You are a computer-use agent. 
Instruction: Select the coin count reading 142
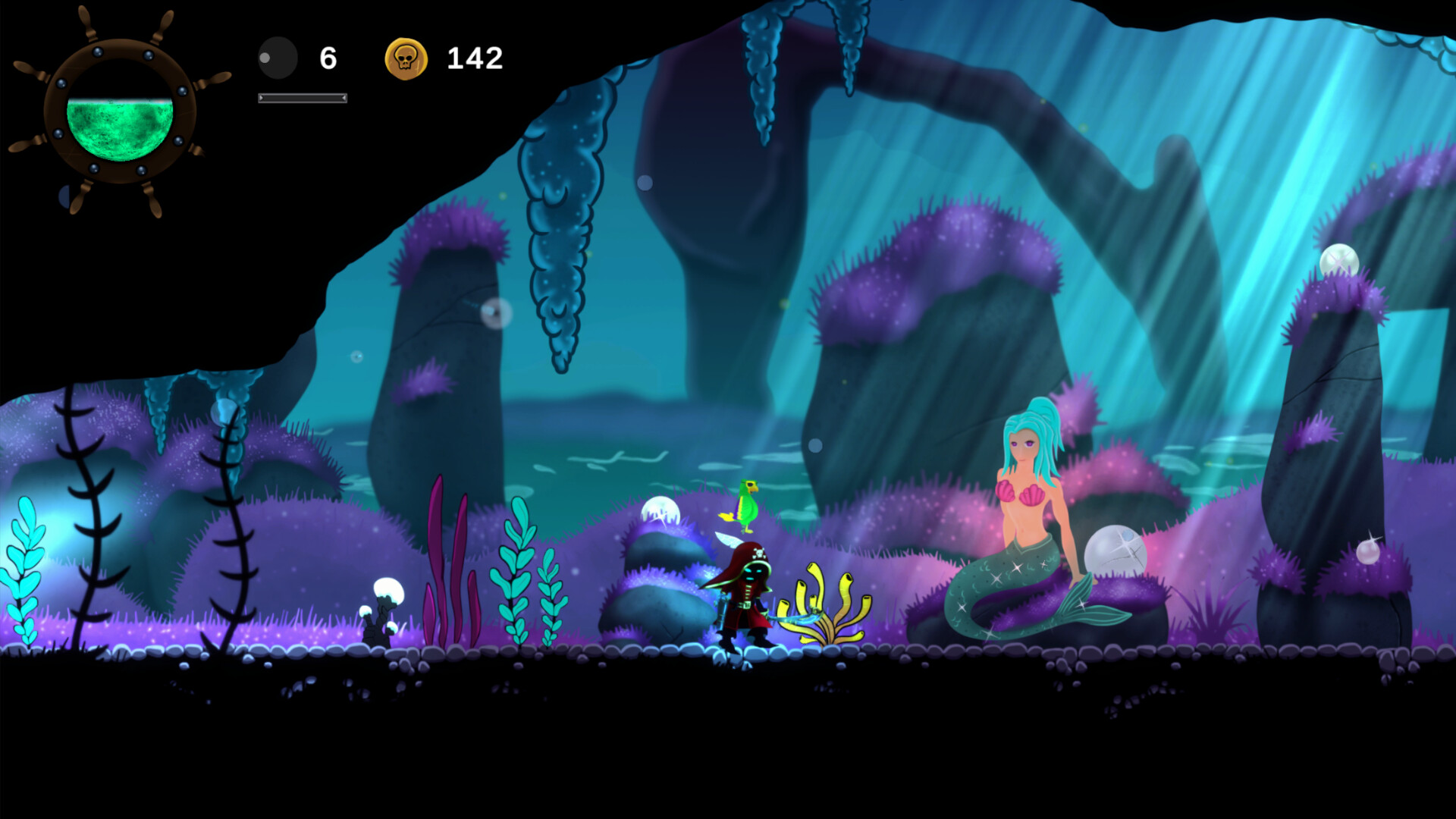coord(473,56)
